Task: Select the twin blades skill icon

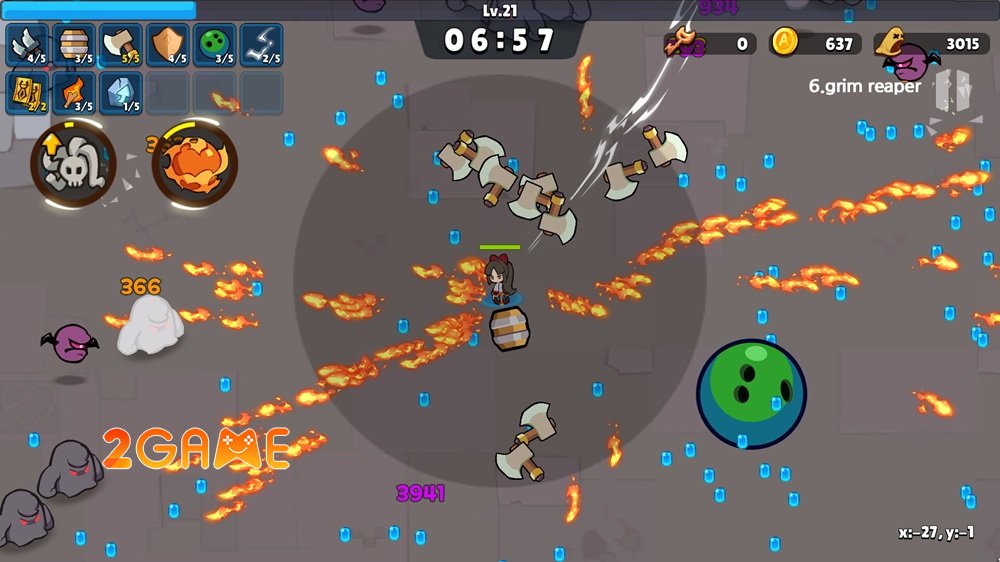Action: [x=26, y=45]
